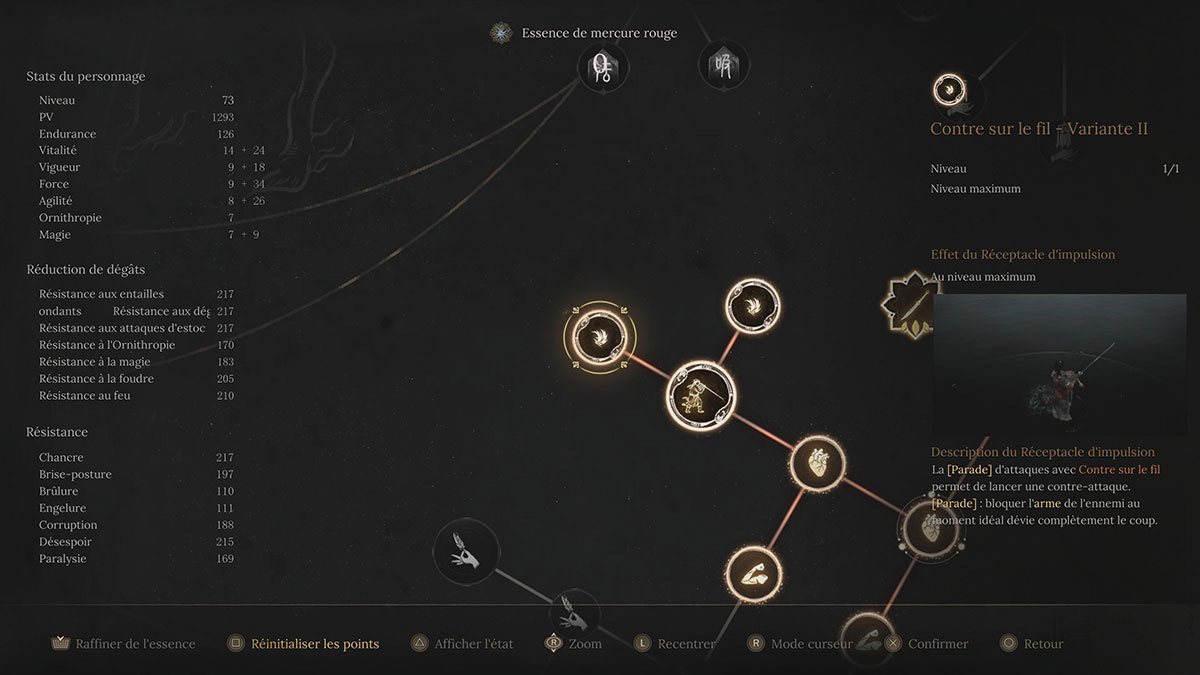1200x675 pixels.
Task: Select the lotus emblem node with a blade
Action: point(906,302)
